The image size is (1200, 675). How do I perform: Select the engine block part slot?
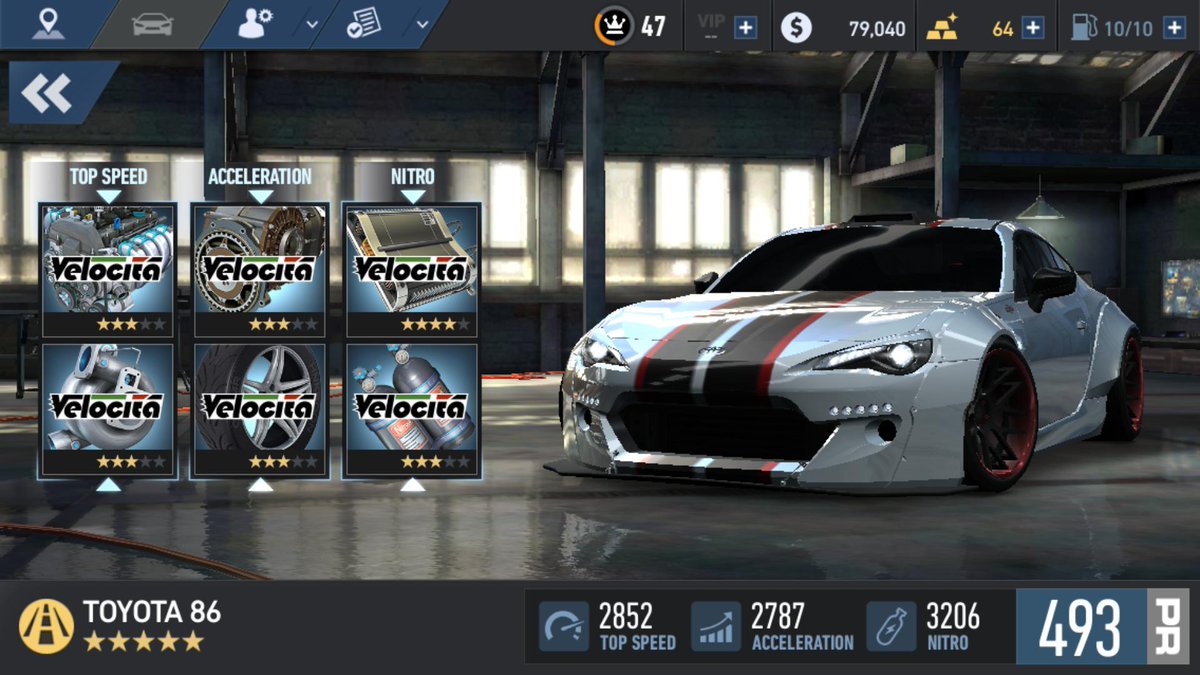coord(108,270)
